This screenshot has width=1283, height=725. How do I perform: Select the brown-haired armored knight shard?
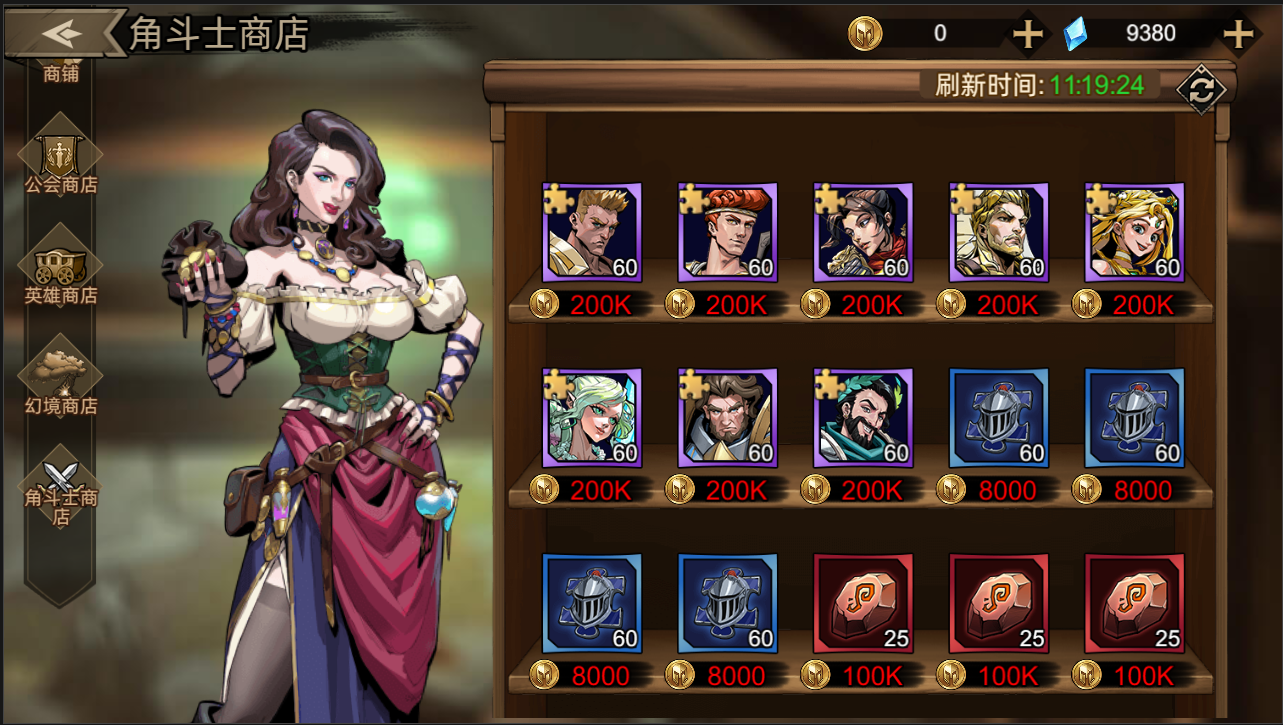tap(727, 418)
